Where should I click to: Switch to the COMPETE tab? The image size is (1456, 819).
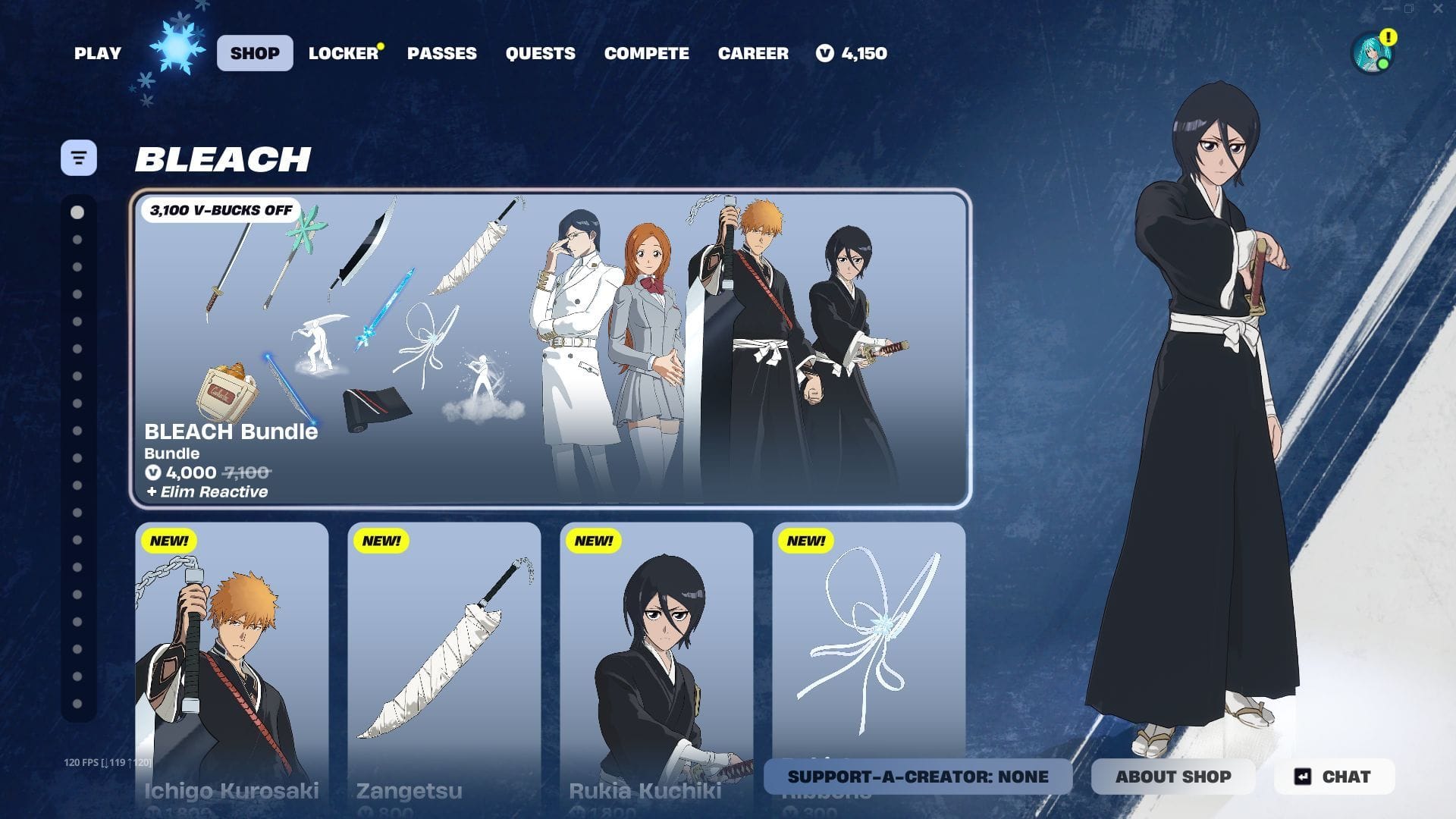click(x=646, y=53)
